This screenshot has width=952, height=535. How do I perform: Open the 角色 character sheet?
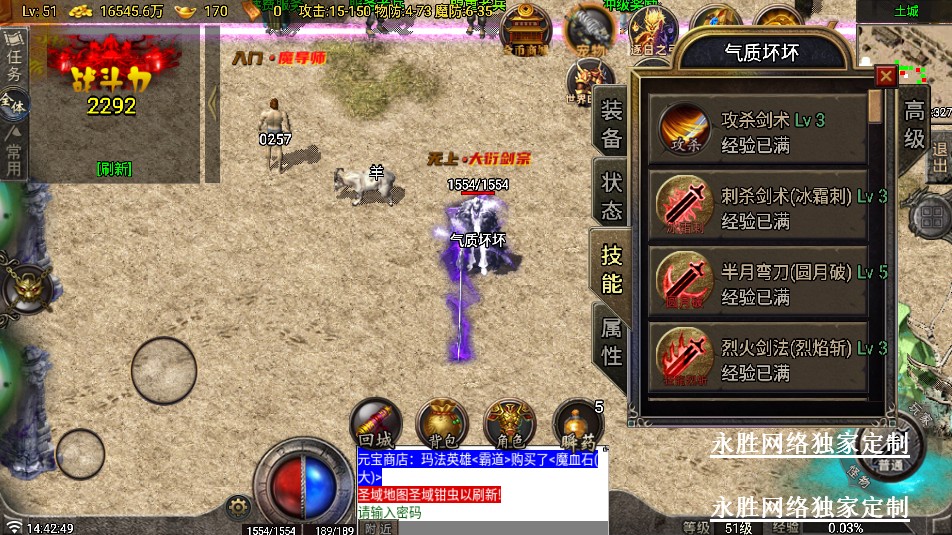[508, 423]
